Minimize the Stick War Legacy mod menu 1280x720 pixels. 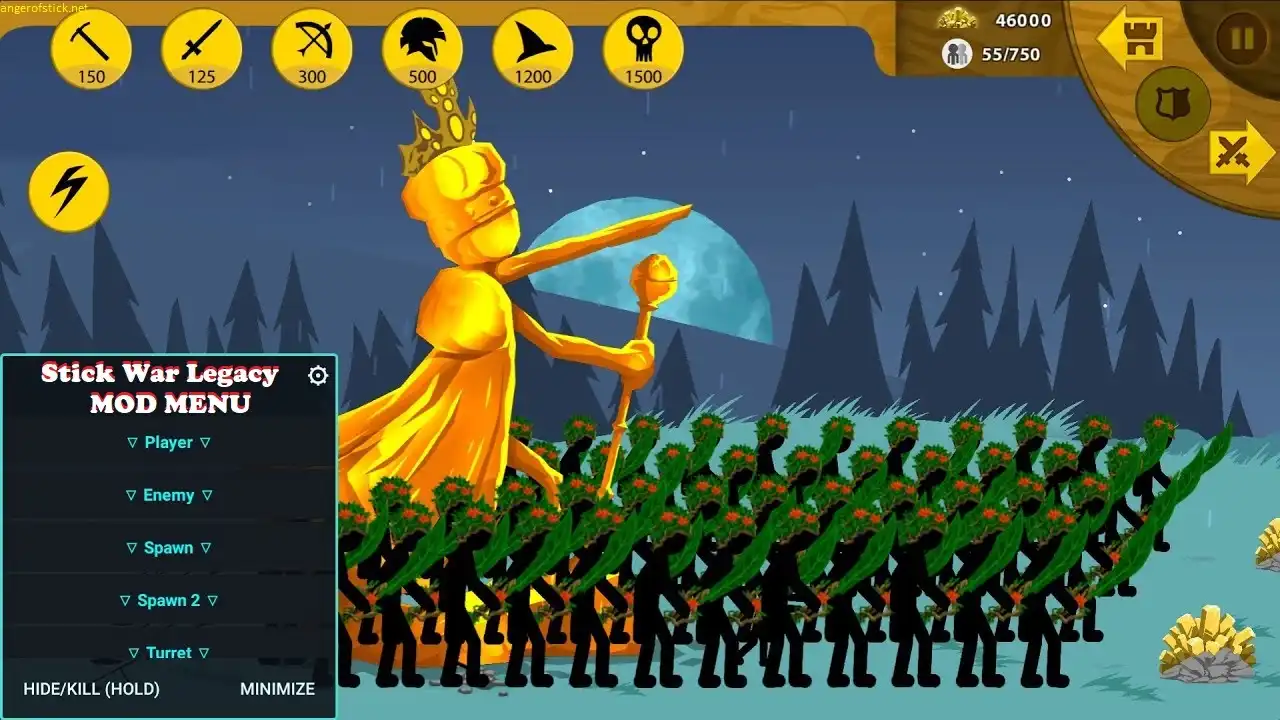(x=275, y=689)
